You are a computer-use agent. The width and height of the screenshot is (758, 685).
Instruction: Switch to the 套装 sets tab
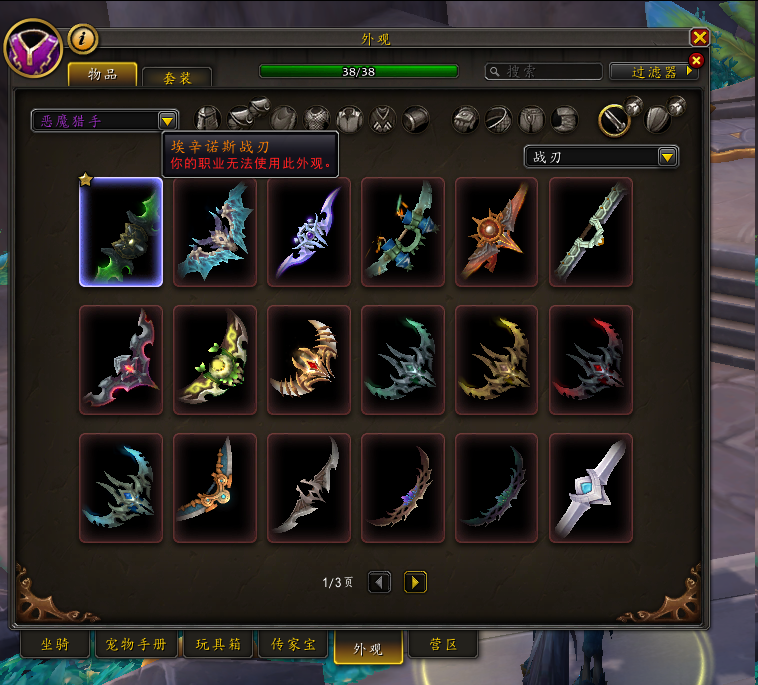point(176,78)
